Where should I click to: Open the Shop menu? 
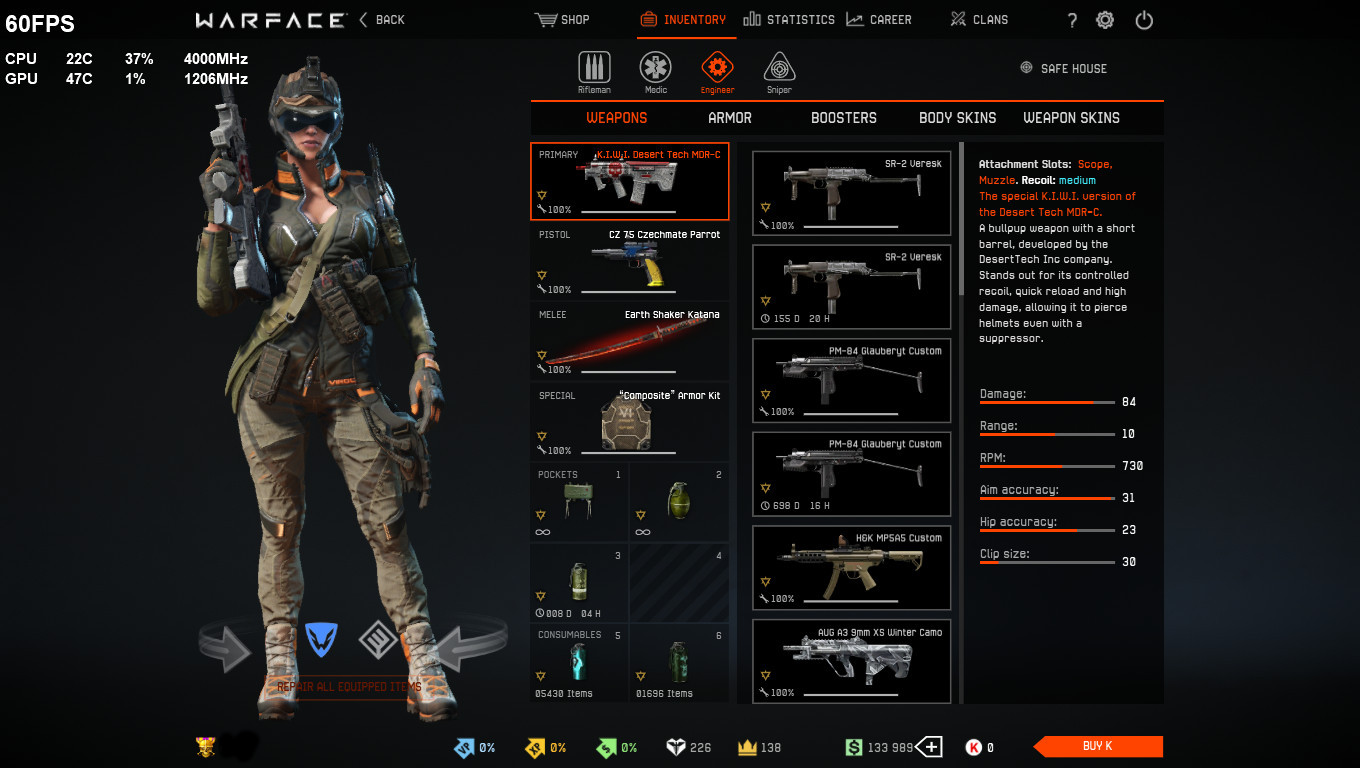click(x=562, y=20)
